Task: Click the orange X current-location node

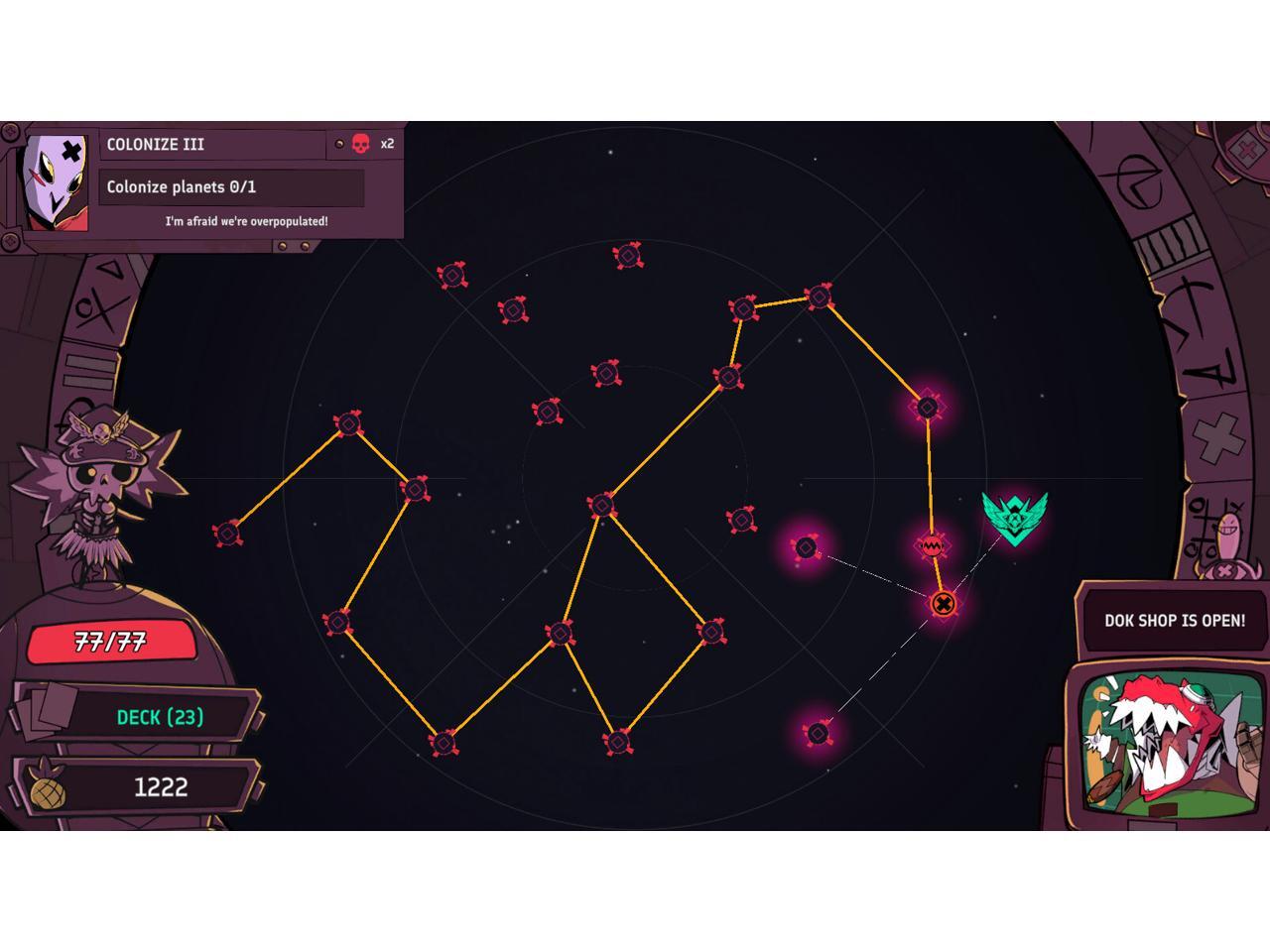Action: pos(943,603)
